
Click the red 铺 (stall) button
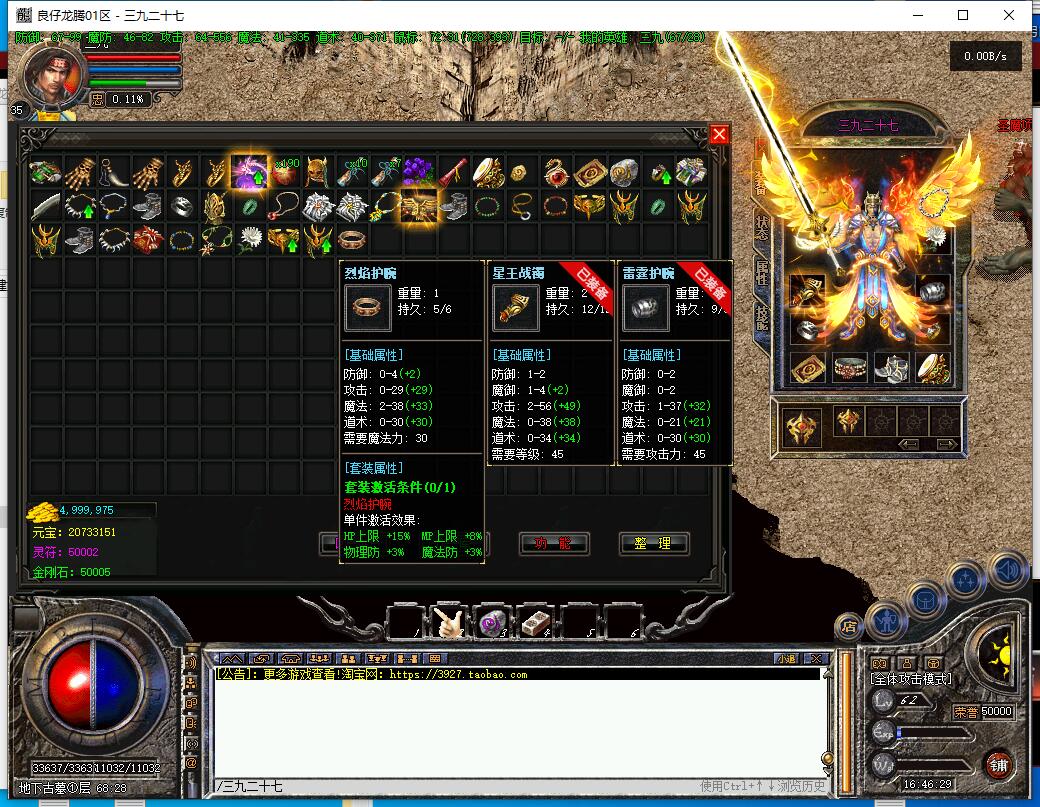(x=996, y=764)
